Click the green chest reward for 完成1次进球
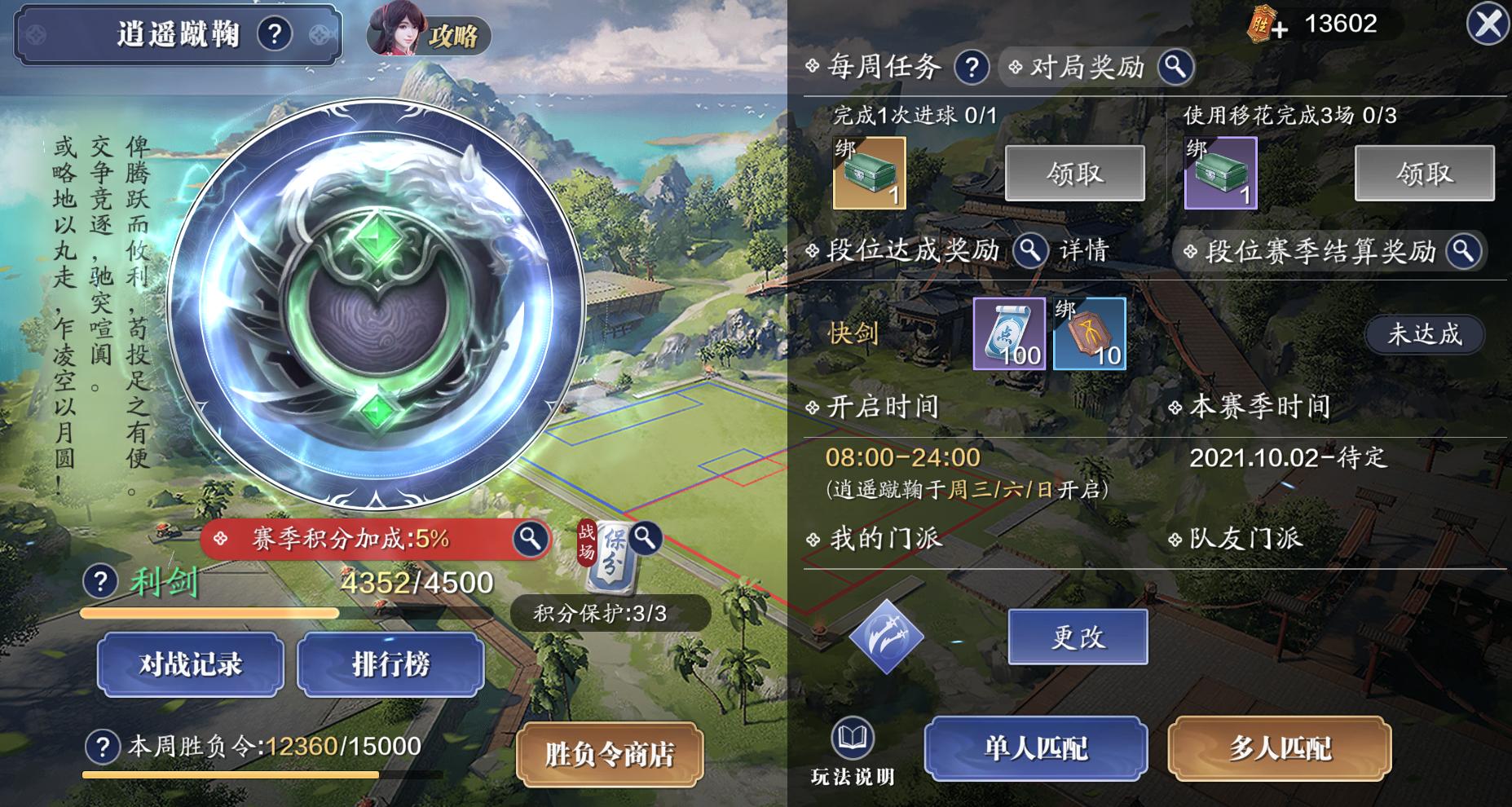Screen dimensions: 1512x807 [x=868, y=174]
